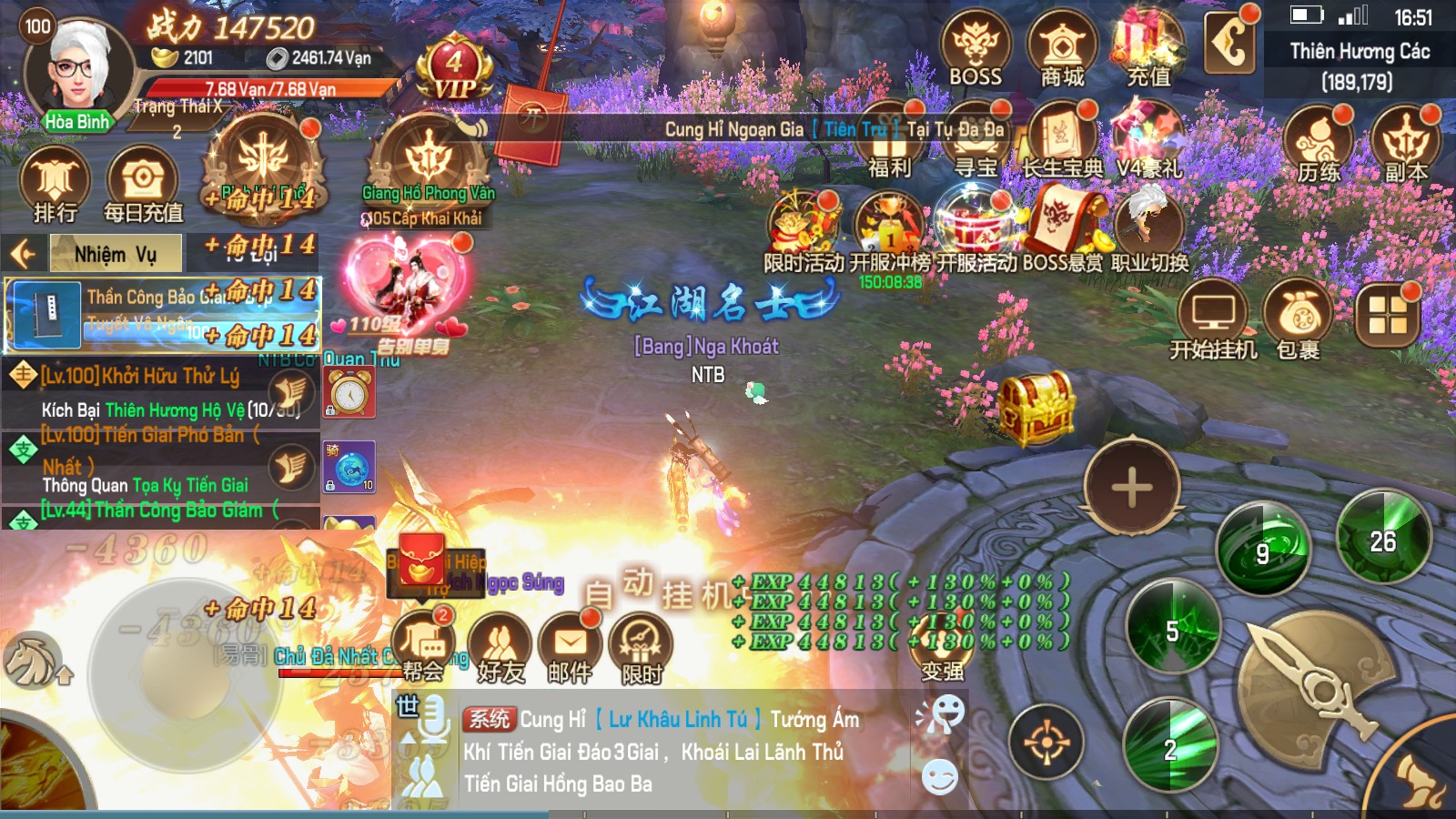Viewport: 1456px width, 819px height.
Task: Select the Nhiệm Vụ quest tab
Action: [116, 254]
